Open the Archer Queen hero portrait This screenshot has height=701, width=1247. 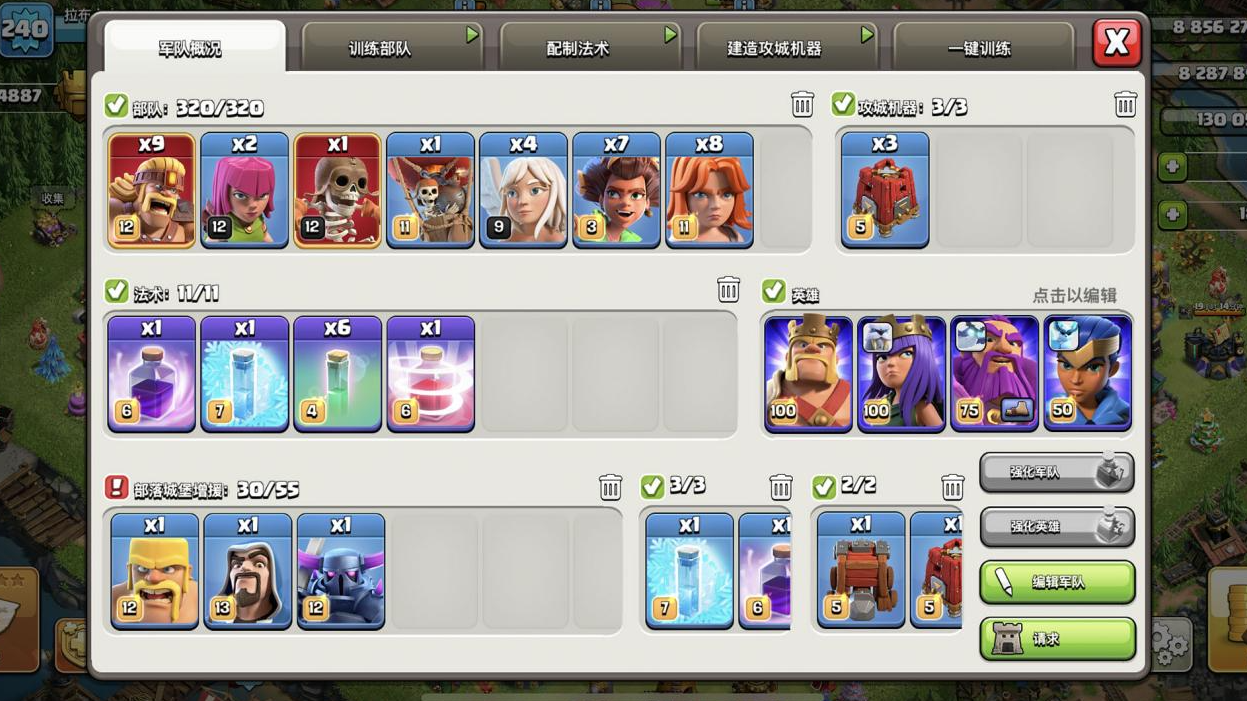pos(901,374)
